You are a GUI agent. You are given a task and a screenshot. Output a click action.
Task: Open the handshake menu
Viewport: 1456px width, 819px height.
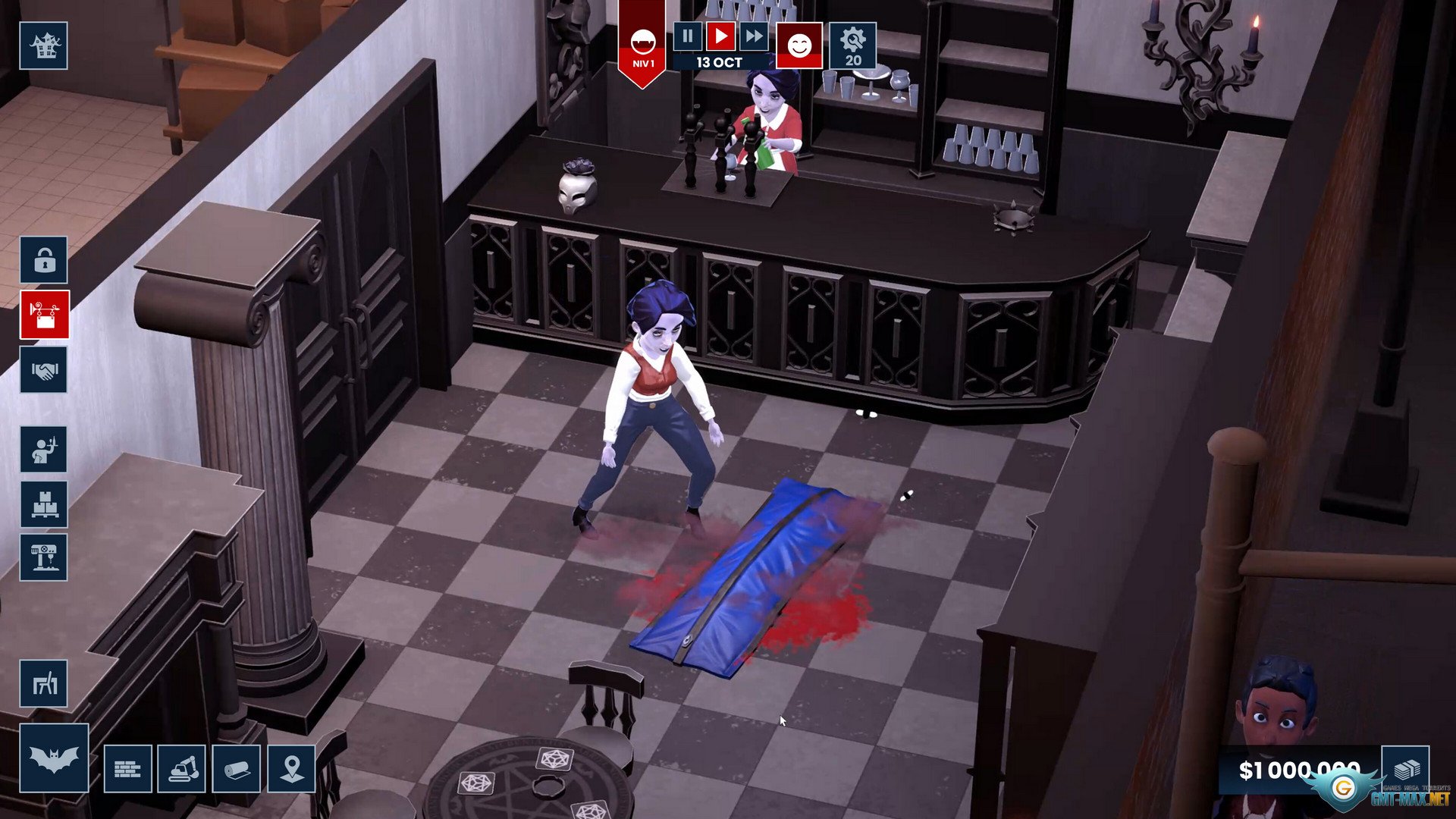[44, 370]
